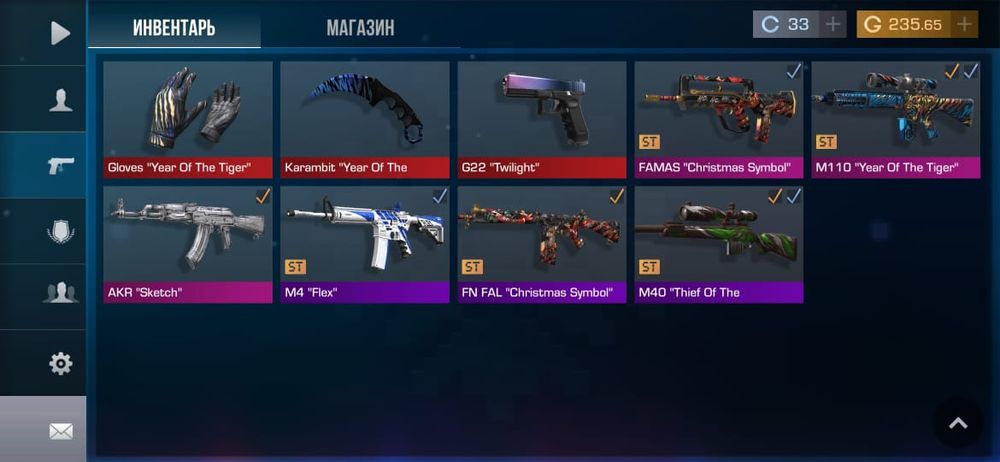Select the G22 "Twilight" pistol

click(542, 119)
